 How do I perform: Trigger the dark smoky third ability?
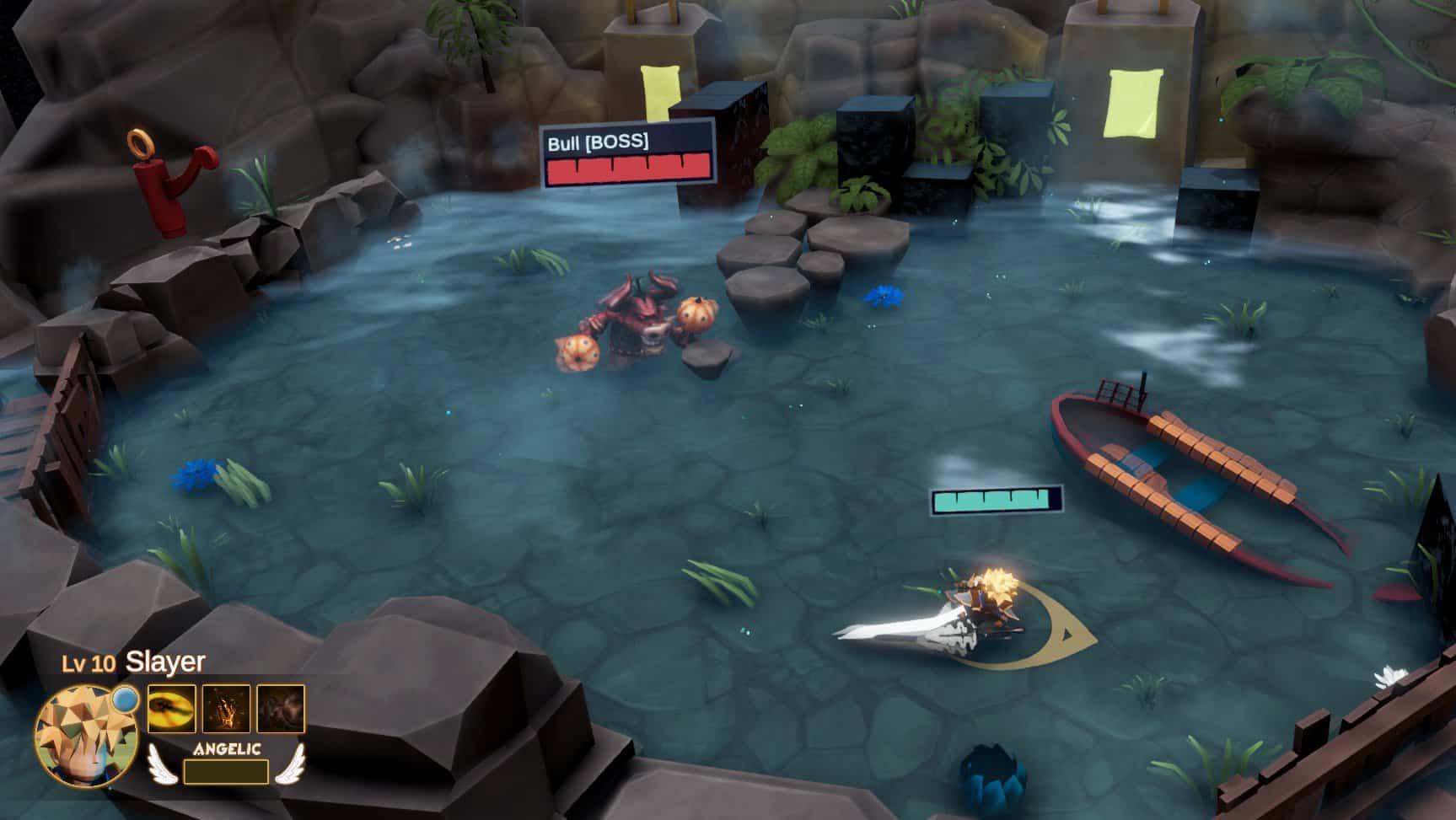click(x=281, y=709)
